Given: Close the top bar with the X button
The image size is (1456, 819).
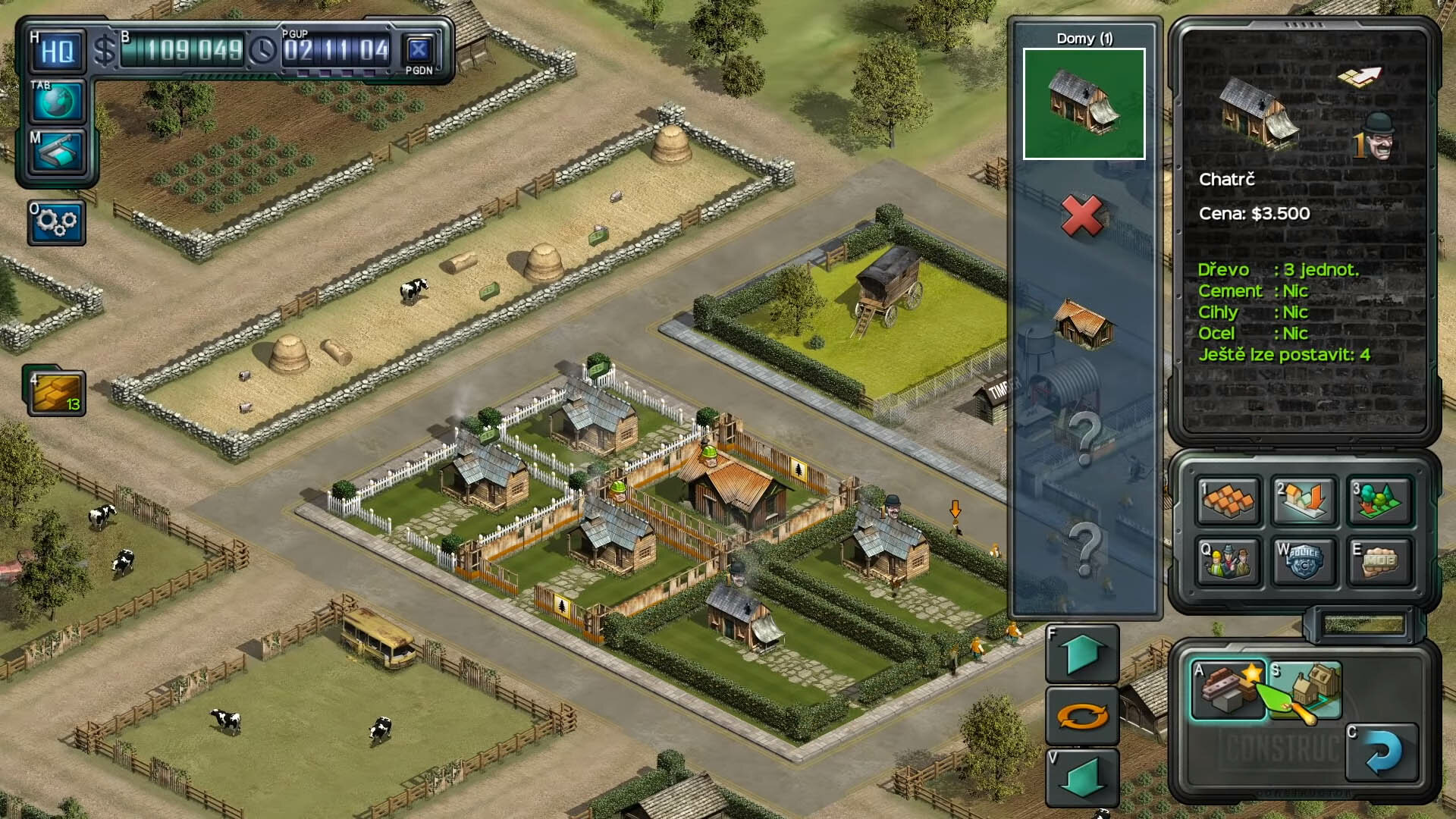Looking at the screenshot, I should pos(419,51).
